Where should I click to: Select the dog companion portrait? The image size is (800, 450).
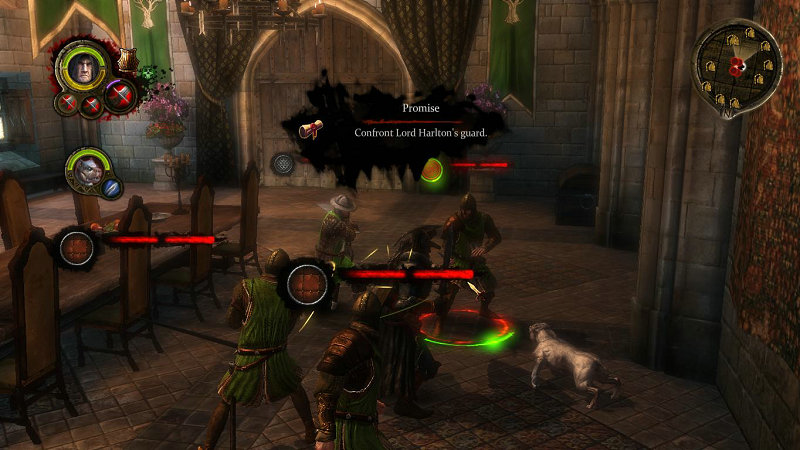click(x=87, y=168)
